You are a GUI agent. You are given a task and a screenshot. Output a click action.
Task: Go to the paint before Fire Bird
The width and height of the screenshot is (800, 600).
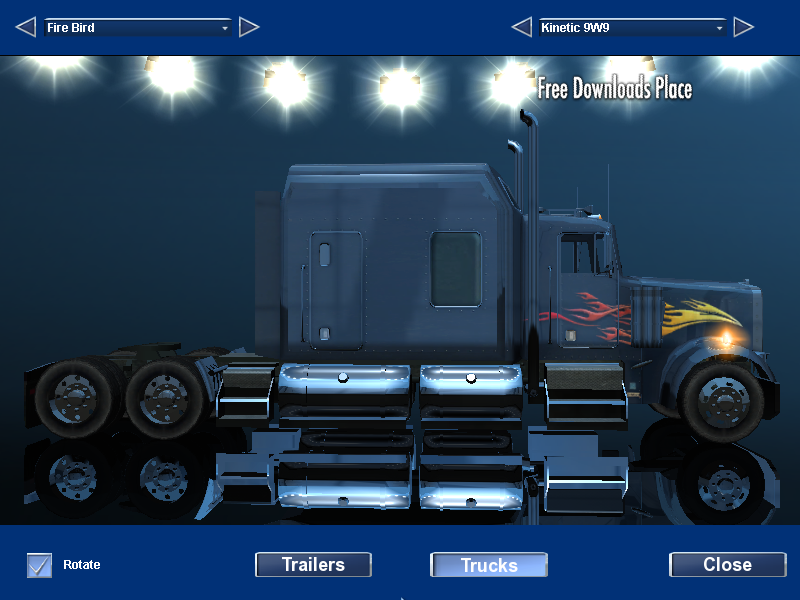click(26, 27)
